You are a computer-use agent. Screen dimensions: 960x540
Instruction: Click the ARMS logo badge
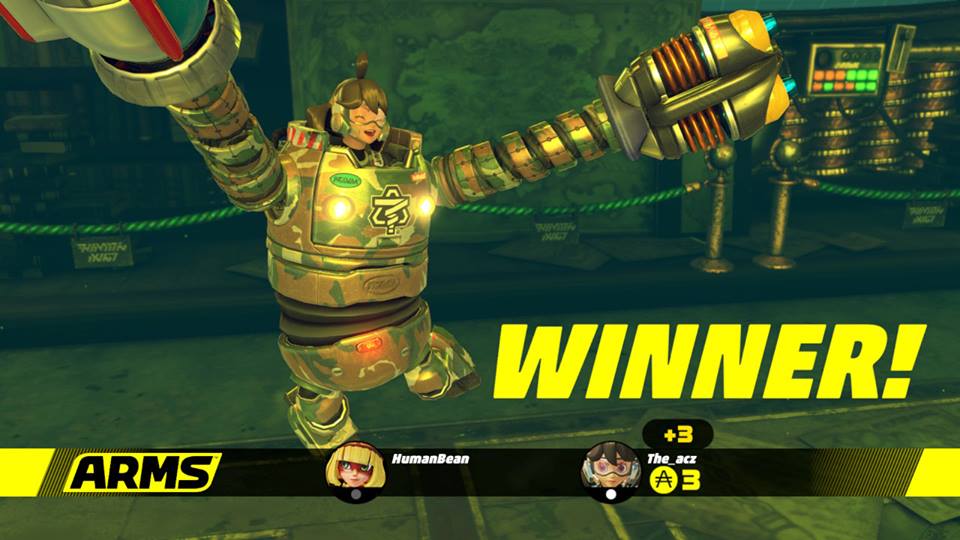click(x=143, y=472)
